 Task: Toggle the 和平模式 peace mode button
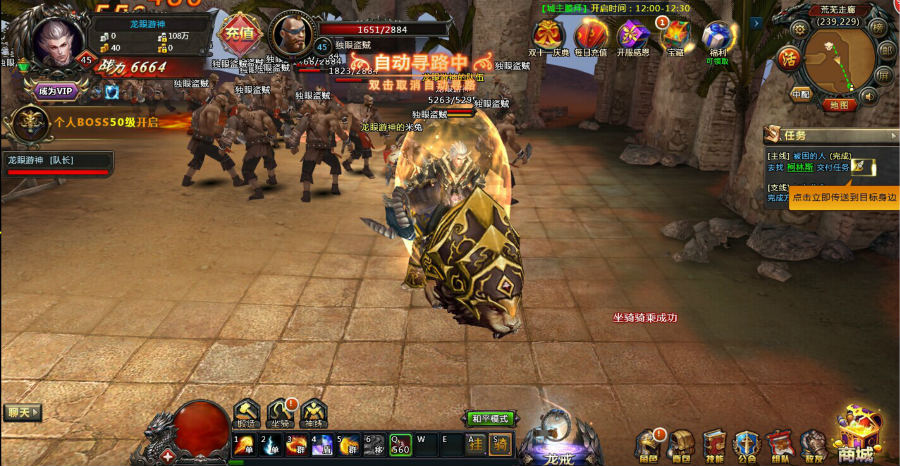(x=490, y=418)
